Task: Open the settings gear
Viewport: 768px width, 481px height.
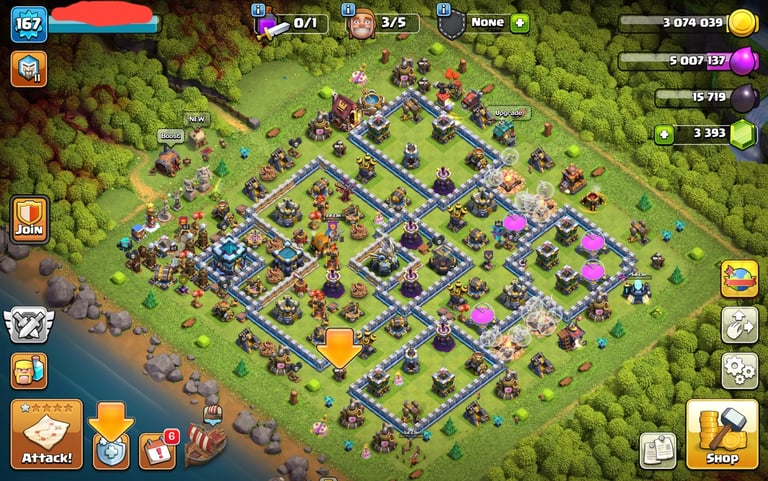Action: 739,371
